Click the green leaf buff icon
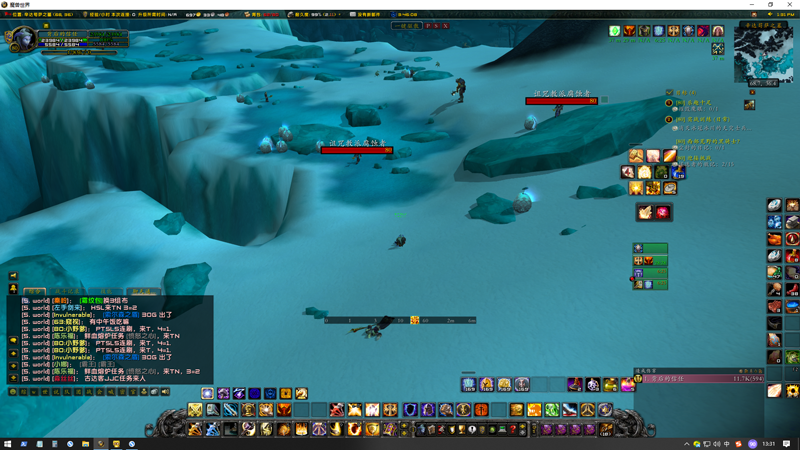This screenshot has width=800, height=450. coord(615,32)
